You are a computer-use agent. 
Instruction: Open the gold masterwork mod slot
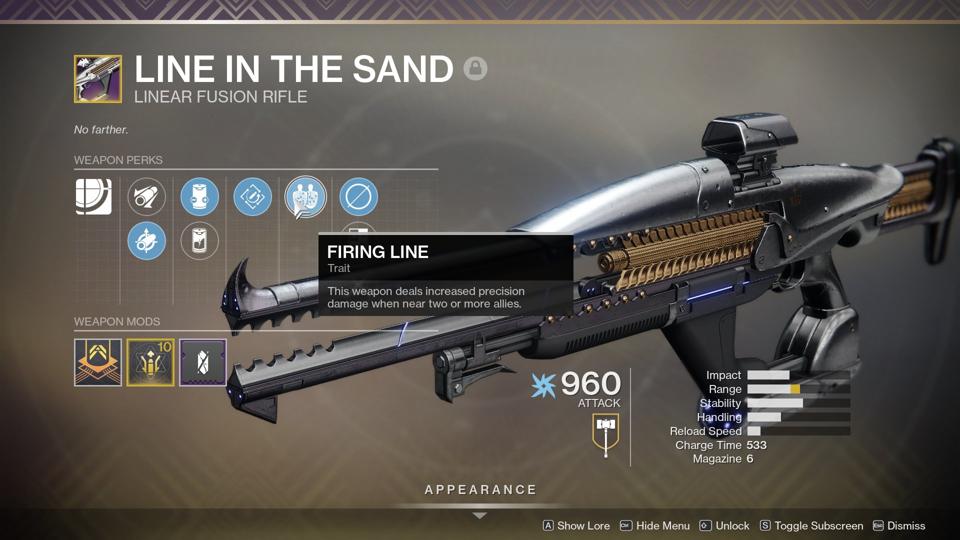click(x=150, y=362)
